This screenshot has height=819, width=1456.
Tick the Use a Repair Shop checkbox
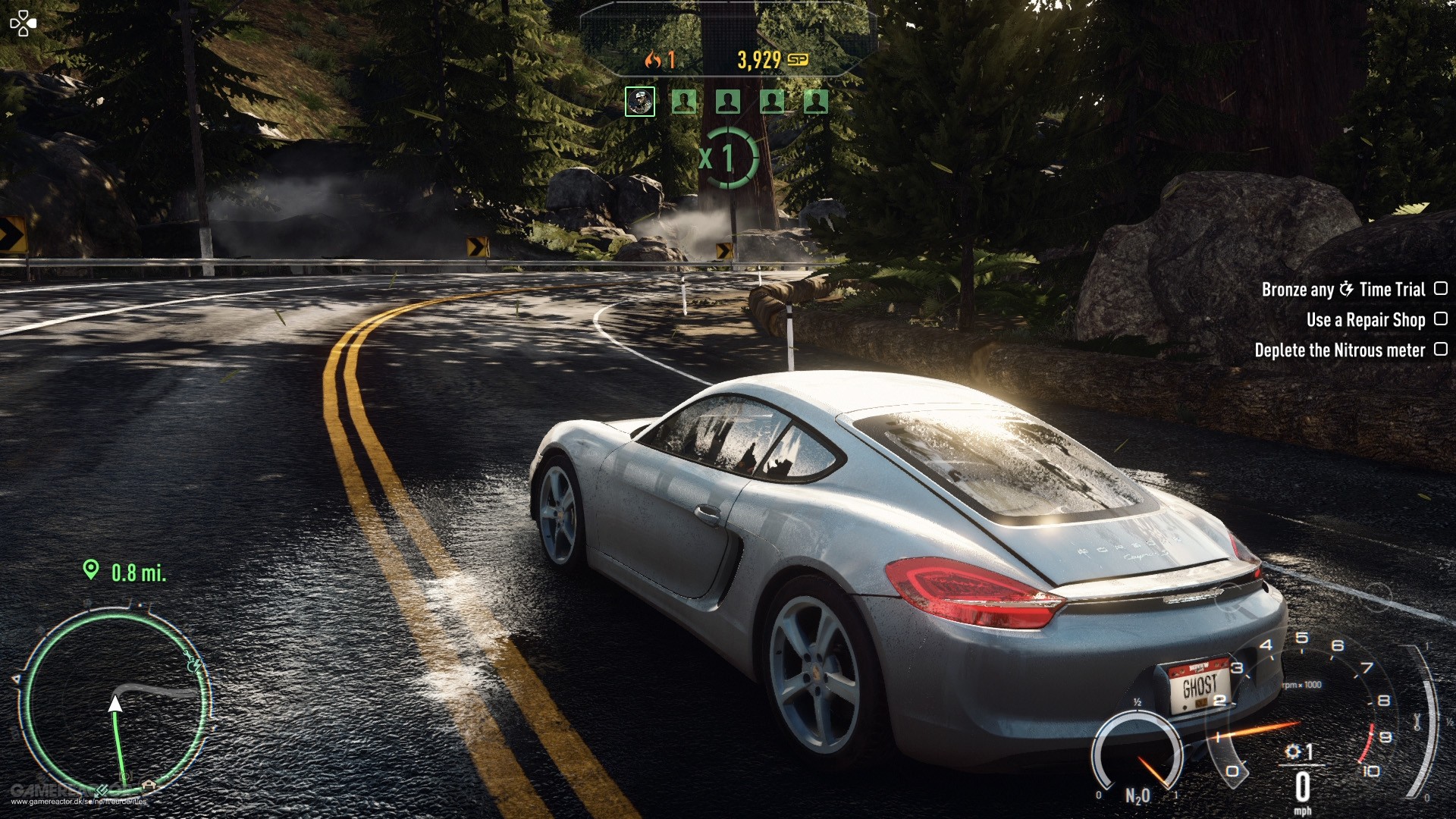tap(1441, 319)
